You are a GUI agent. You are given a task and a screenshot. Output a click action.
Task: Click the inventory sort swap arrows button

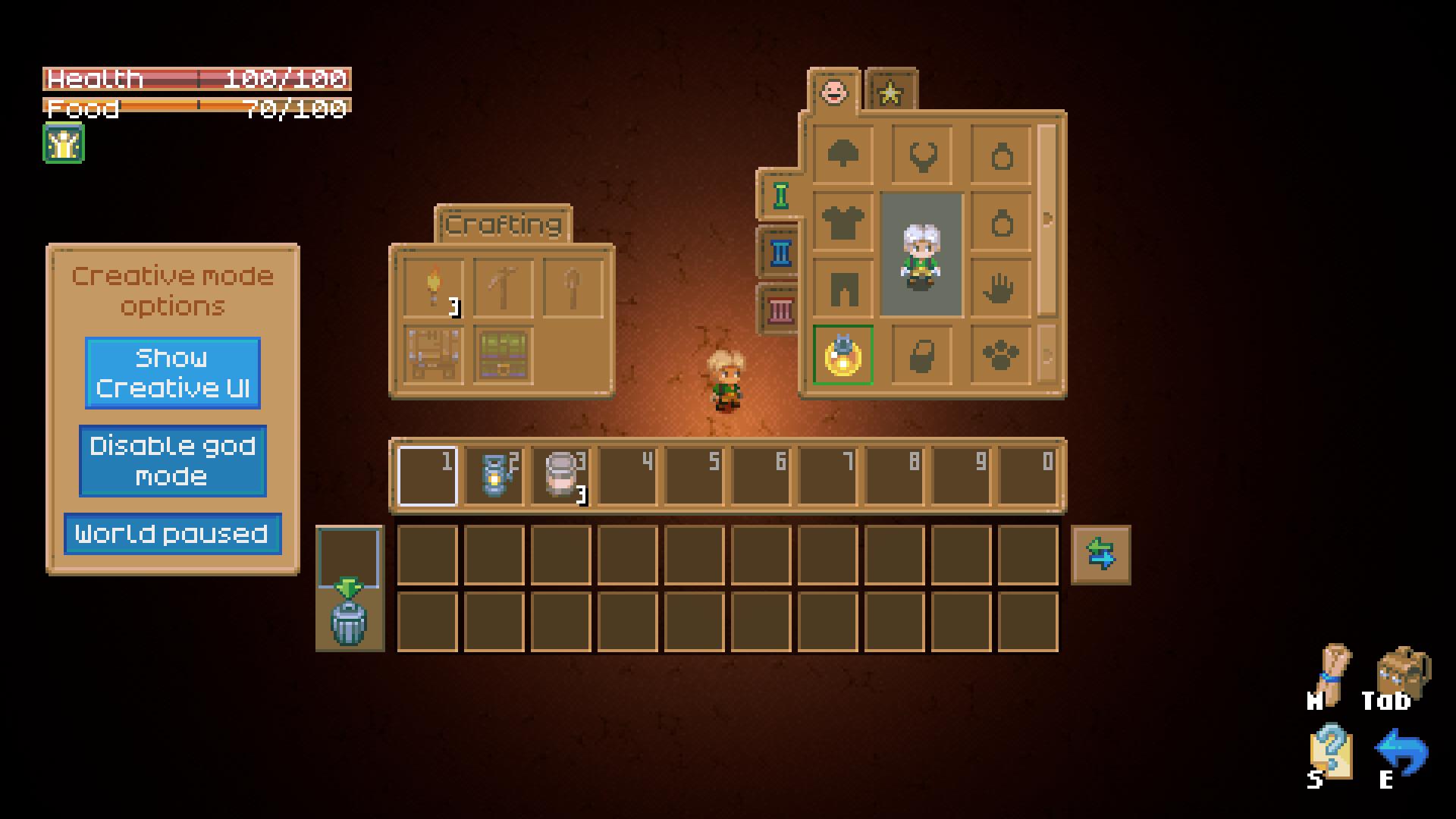pos(1100,554)
